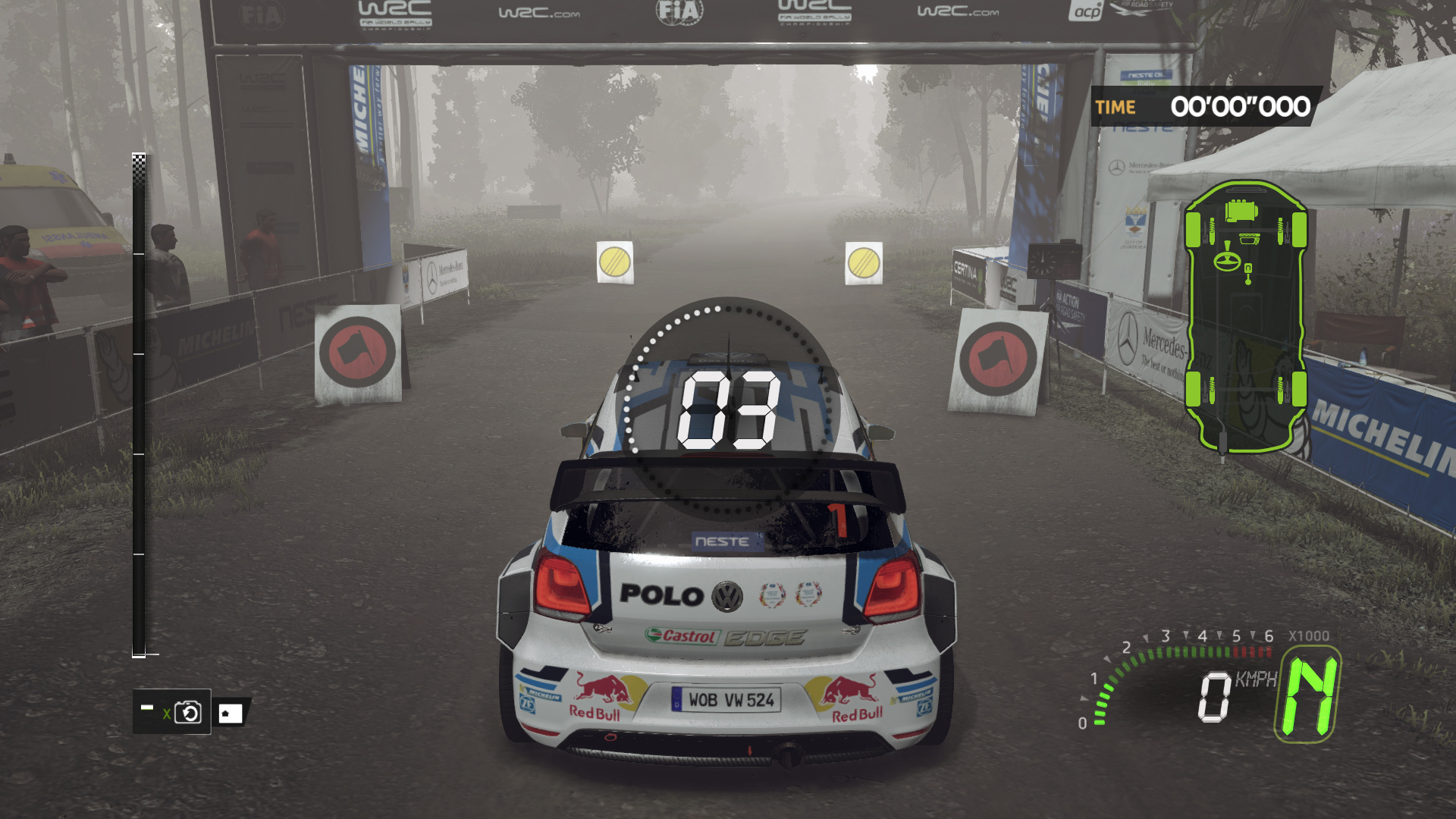
Task: Click the stage progress track bar
Action: 139,406
